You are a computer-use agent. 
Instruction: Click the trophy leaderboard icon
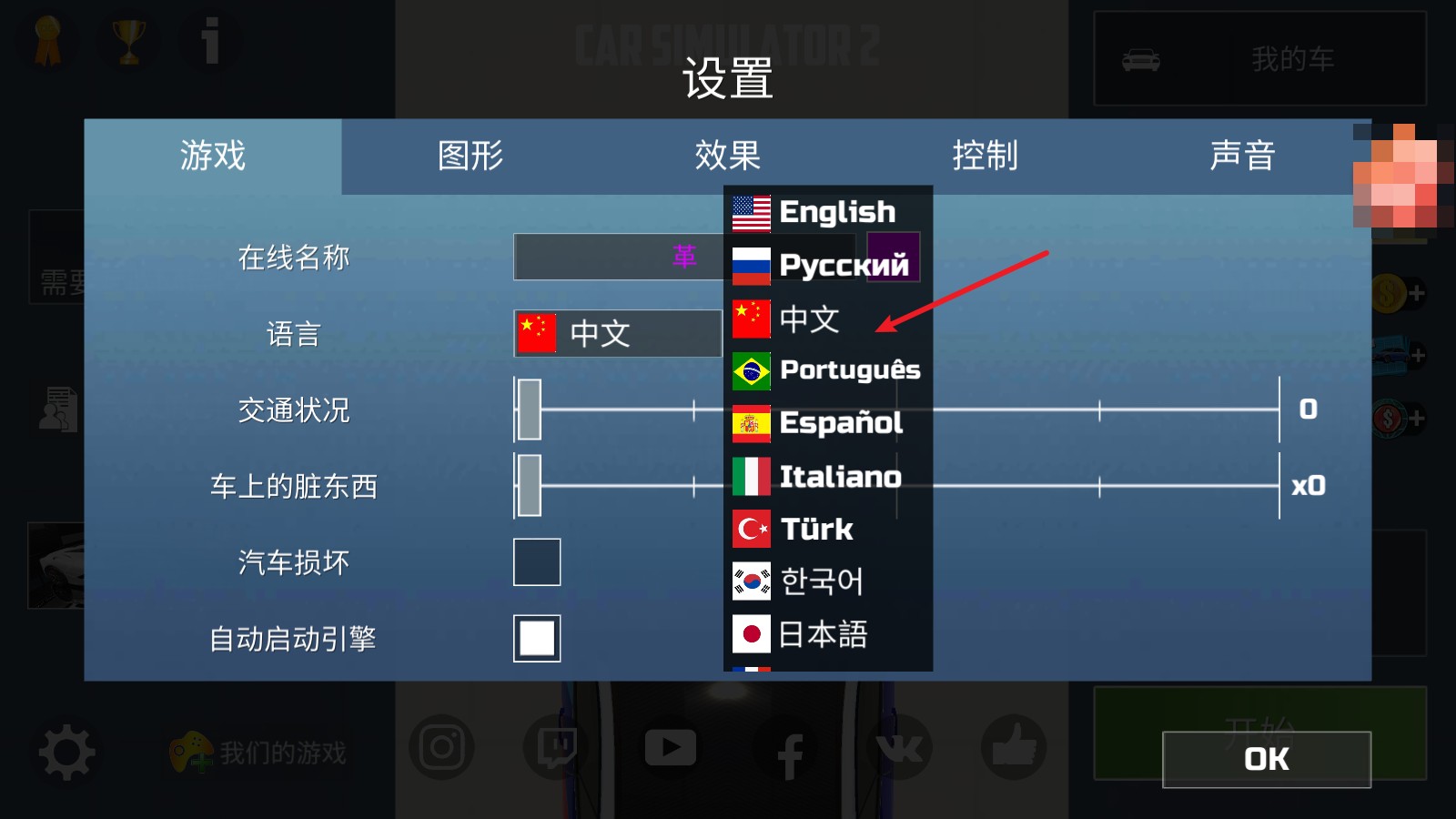click(x=128, y=41)
